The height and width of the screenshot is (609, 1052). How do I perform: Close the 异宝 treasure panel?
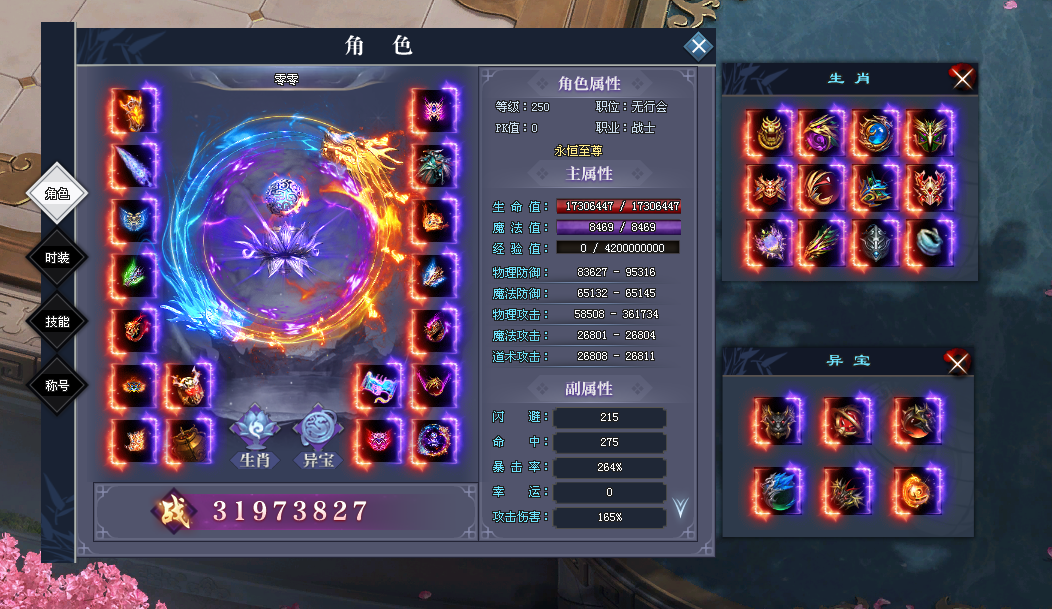(x=958, y=362)
